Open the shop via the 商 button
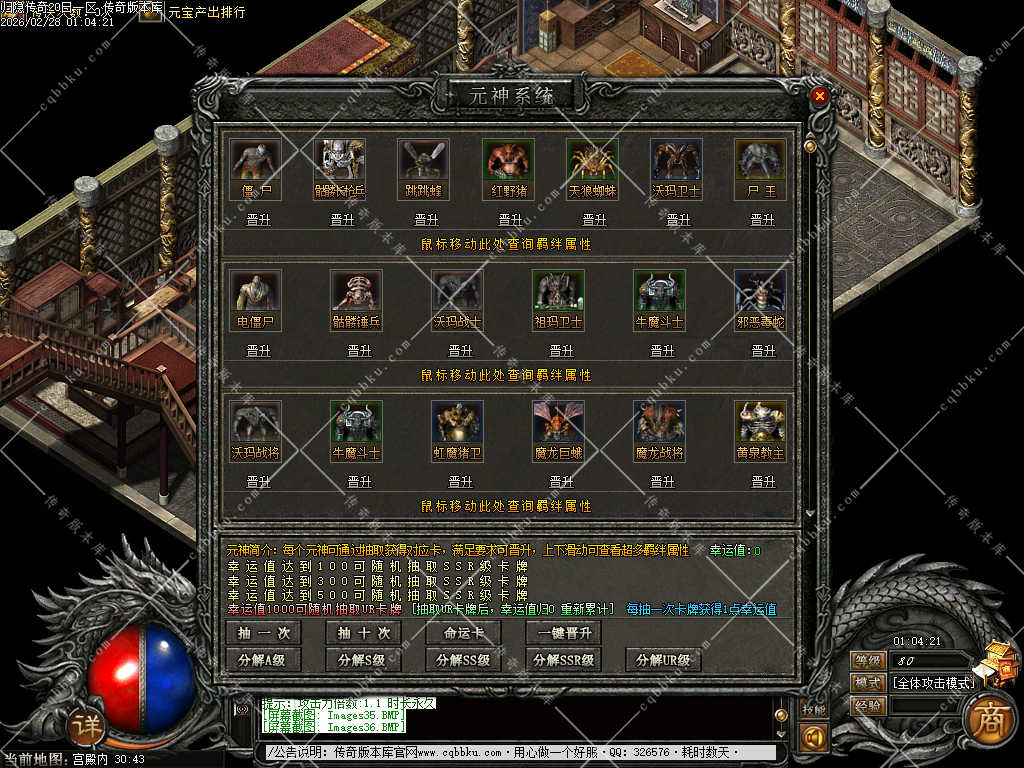Screen dimensions: 1024x768 (988, 716)
